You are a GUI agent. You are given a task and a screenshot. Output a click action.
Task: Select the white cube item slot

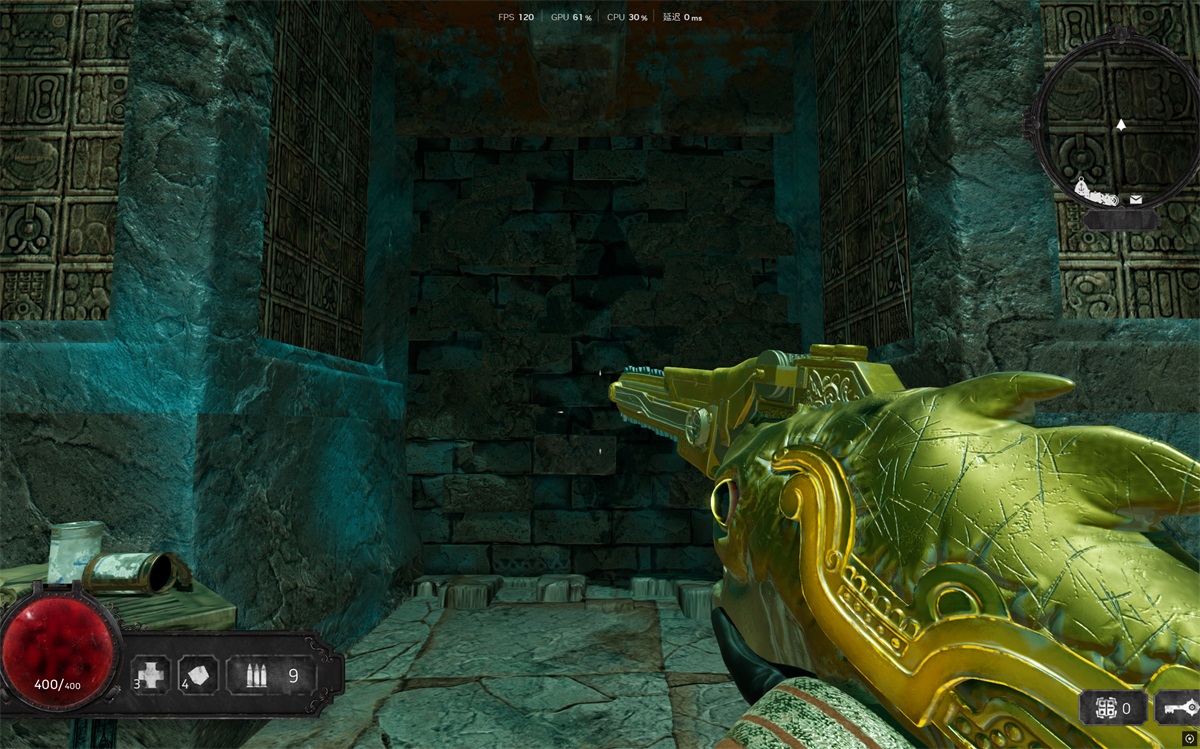point(199,675)
